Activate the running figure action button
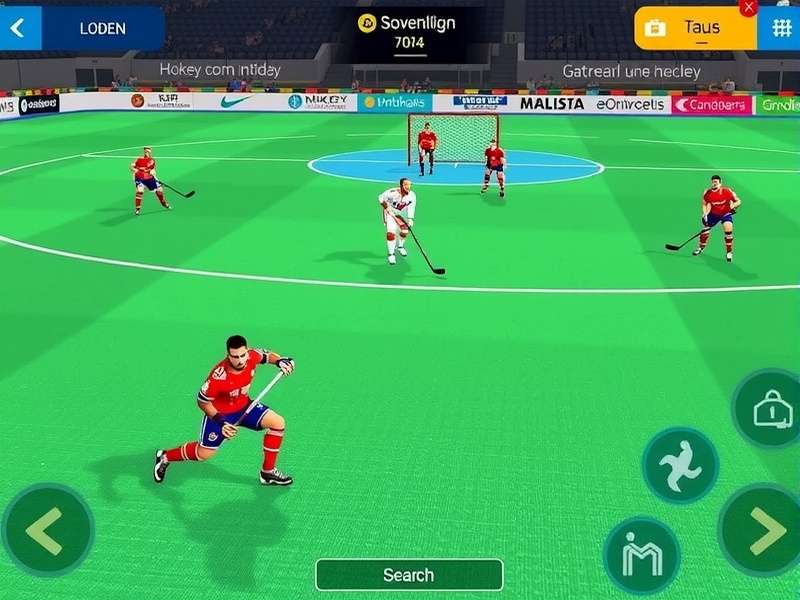This screenshot has height=600, width=800. click(x=680, y=466)
